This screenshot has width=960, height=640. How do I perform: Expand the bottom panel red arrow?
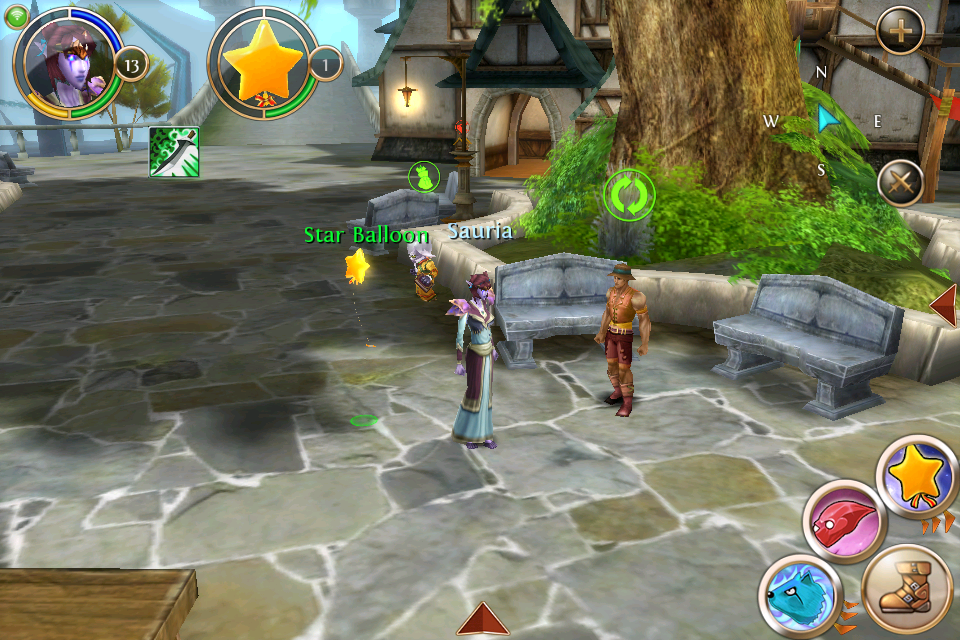tap(483, 620)
